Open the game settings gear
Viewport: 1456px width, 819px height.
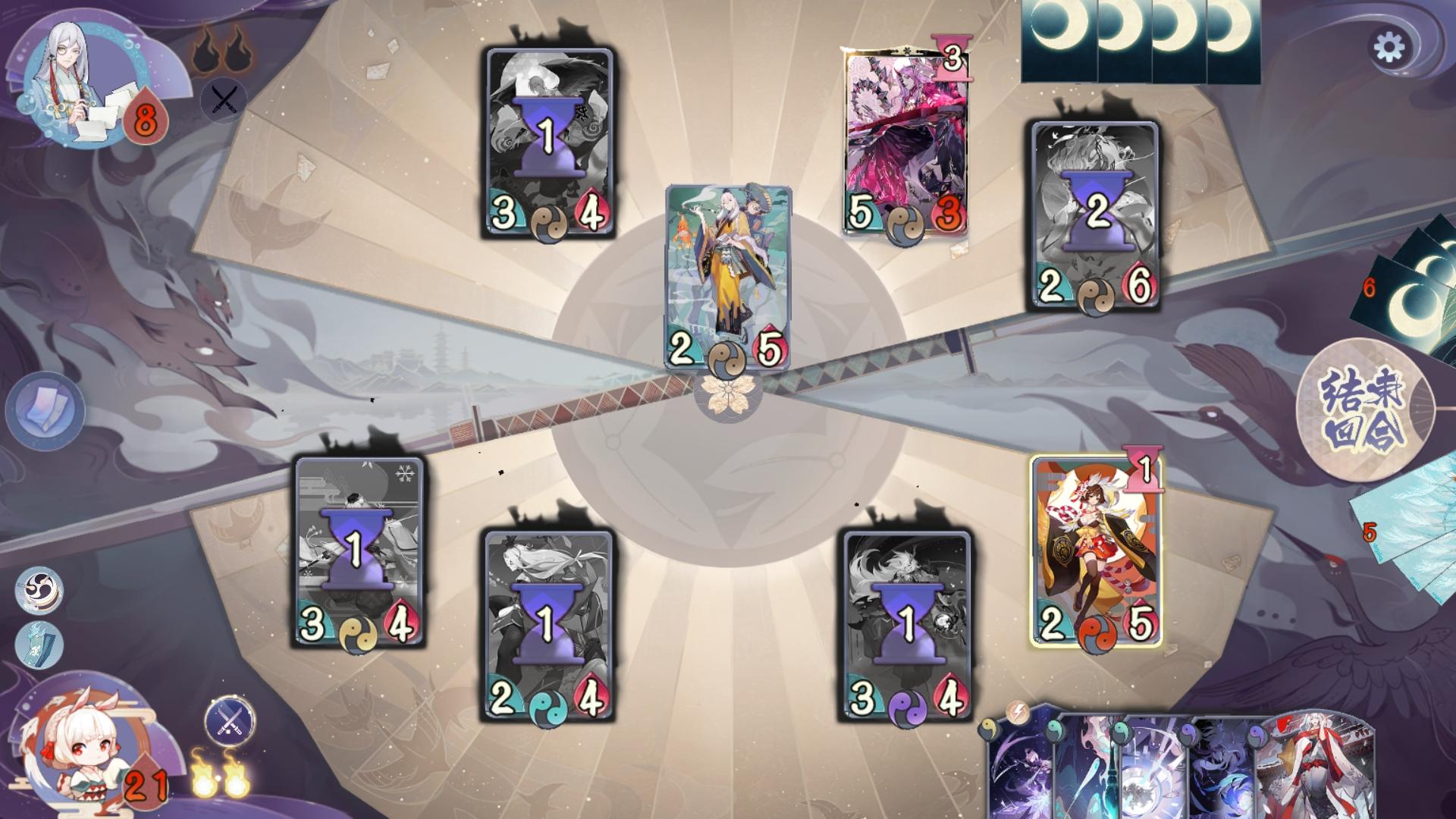1391,45
